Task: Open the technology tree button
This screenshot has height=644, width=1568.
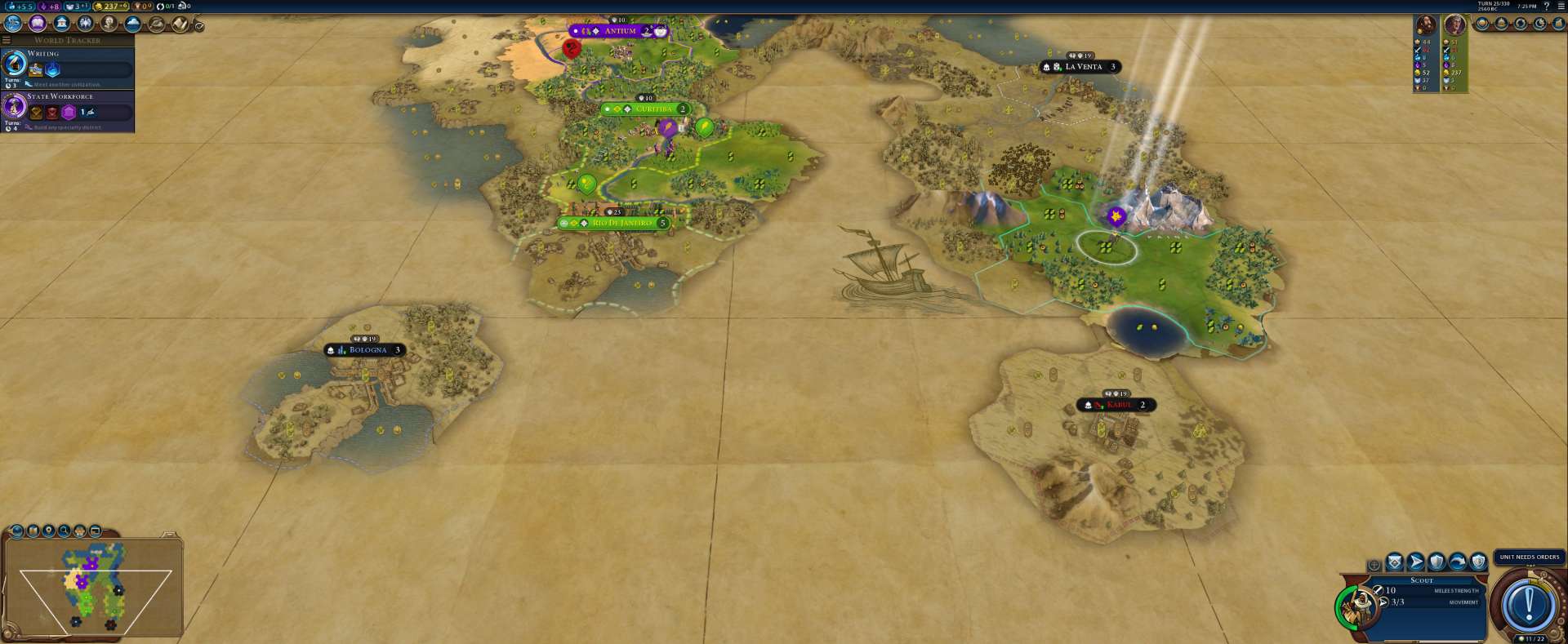Action: (13, 24)
